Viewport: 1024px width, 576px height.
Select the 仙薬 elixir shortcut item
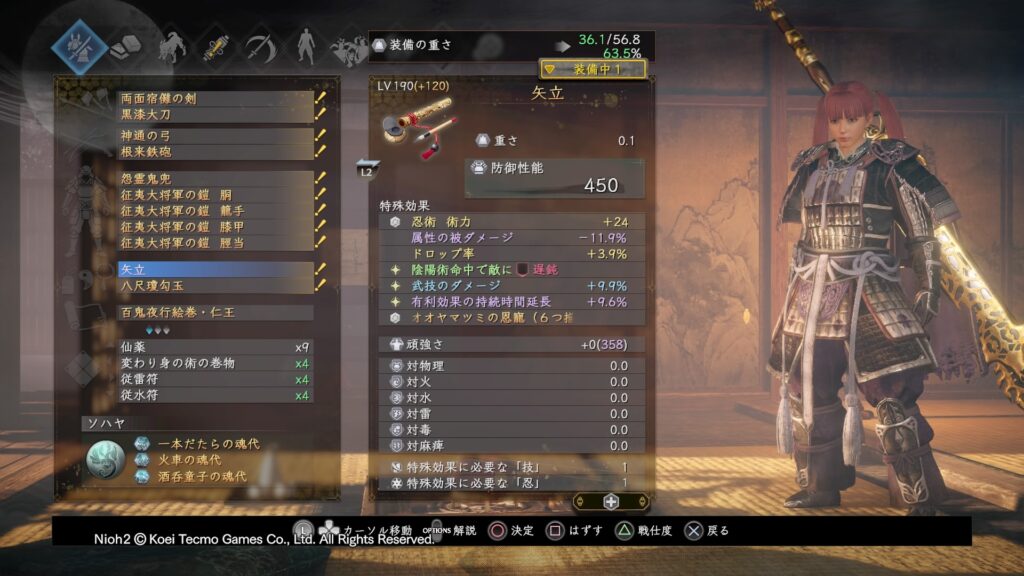coord(215,346)
